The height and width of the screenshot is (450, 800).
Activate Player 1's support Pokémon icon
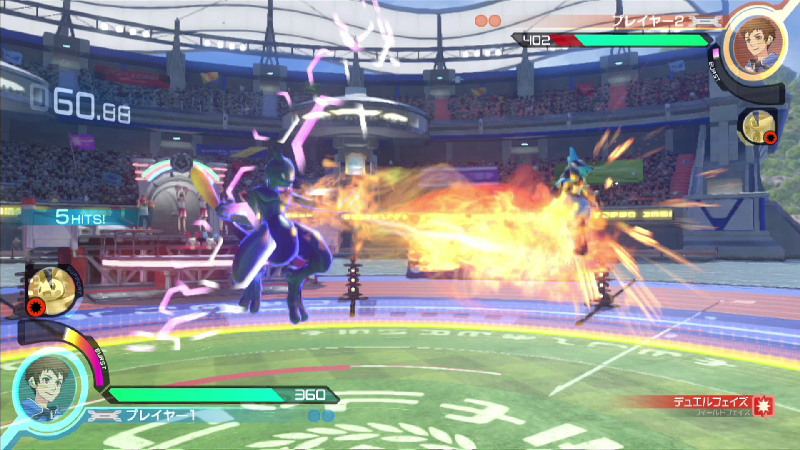pos(45,289)
